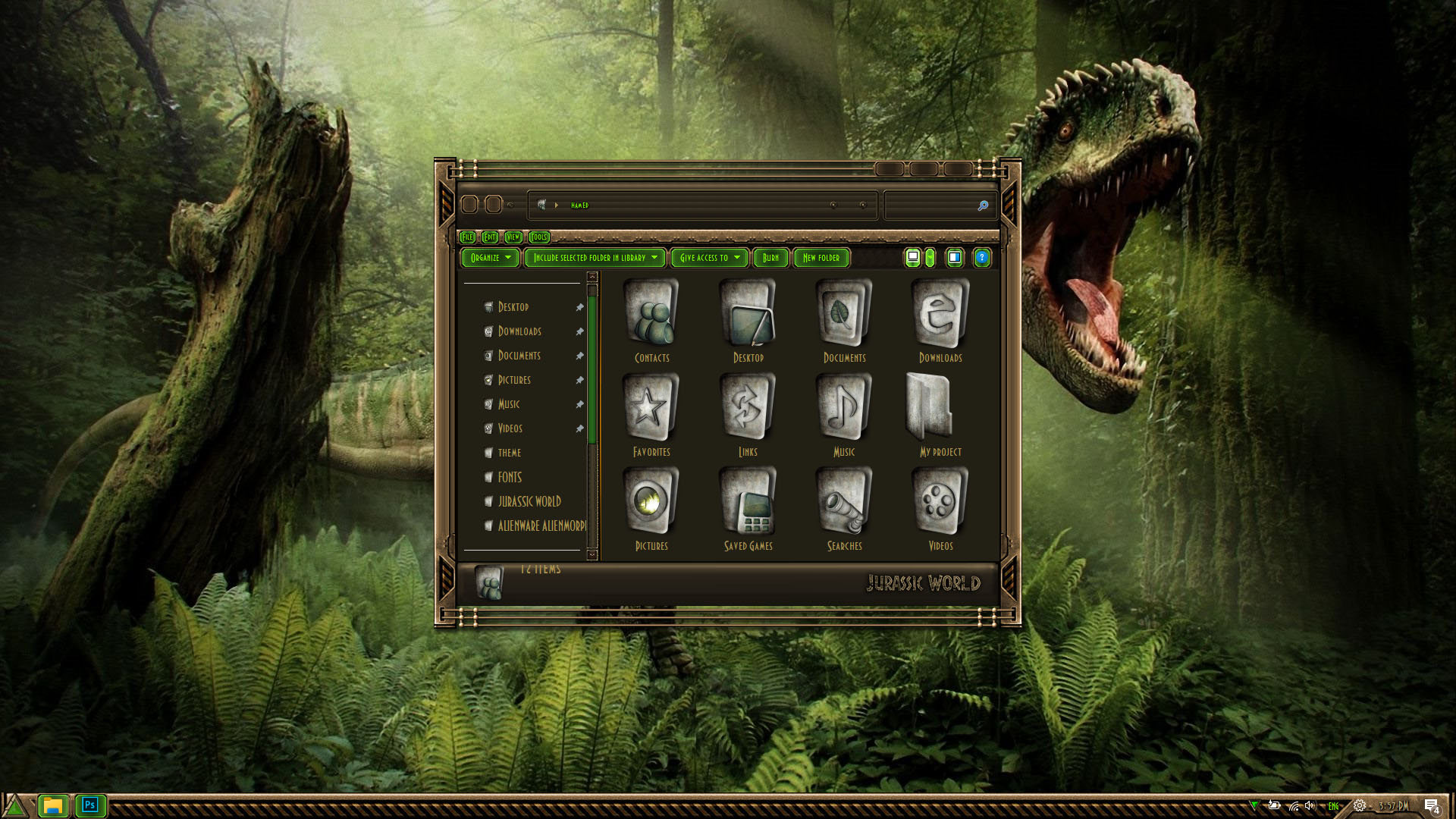Go to Fonts in the sidebar
The image size is (1456, 819).
pyautogui.click(x=510, y=477)
